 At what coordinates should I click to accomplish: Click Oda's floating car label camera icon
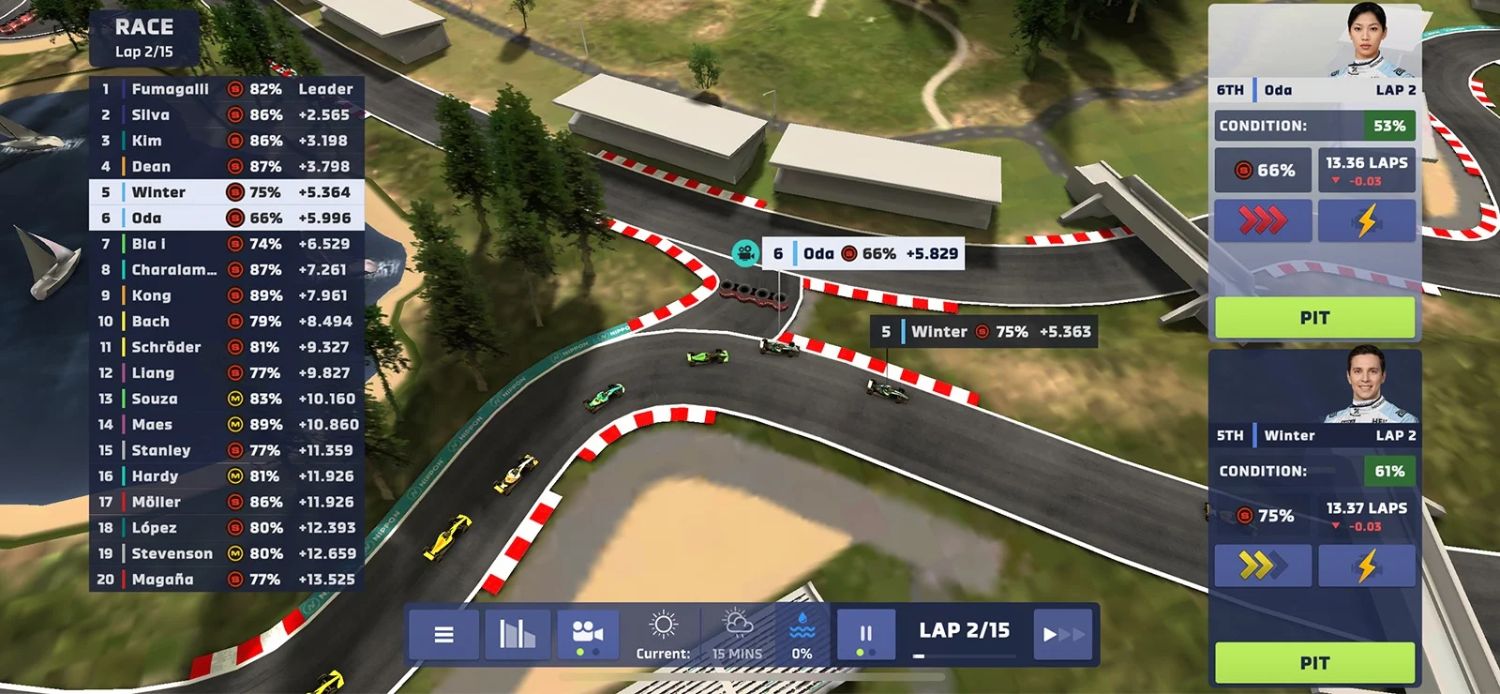tap(744, 254)
